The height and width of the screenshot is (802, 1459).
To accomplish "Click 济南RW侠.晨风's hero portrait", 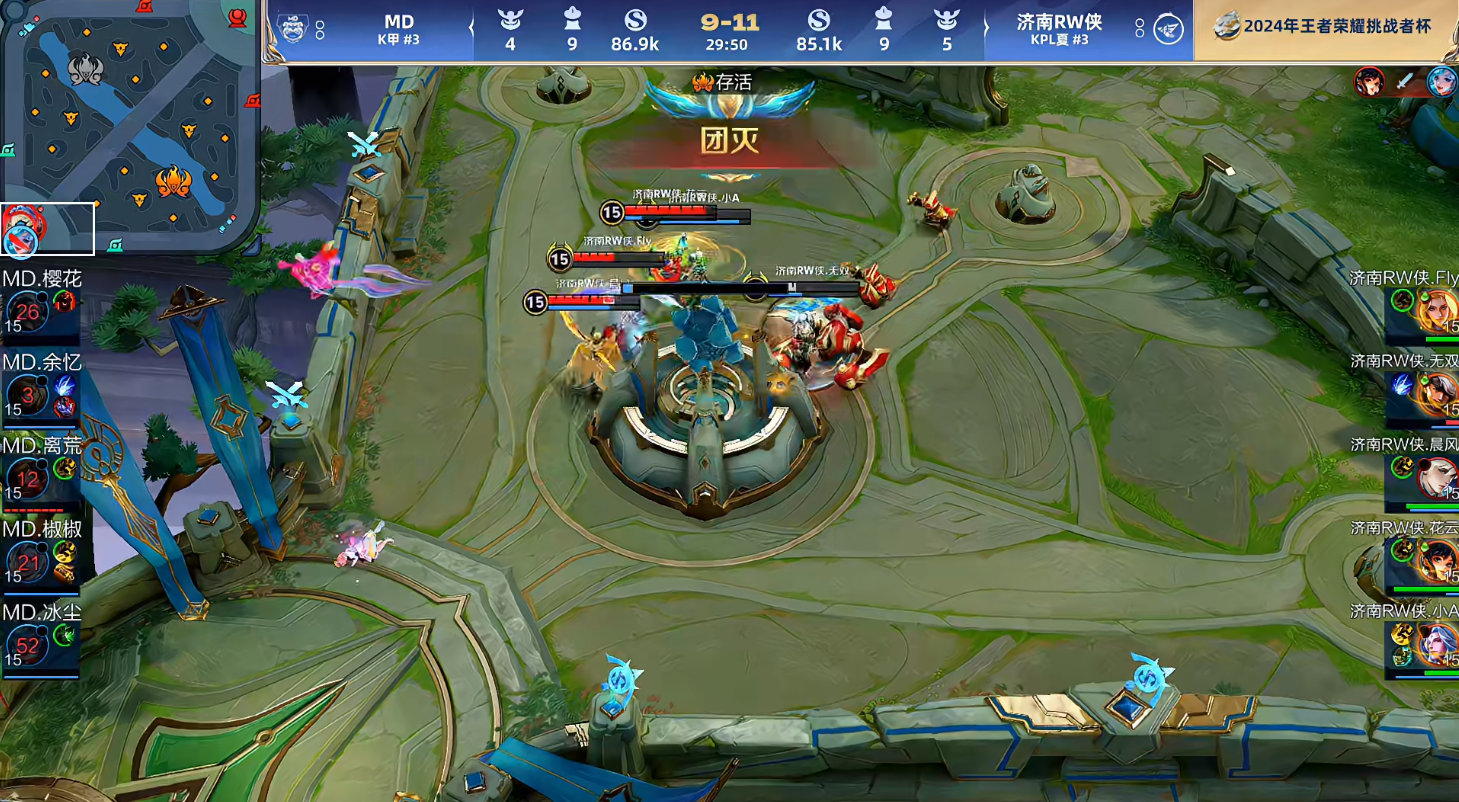I will [1438, 478].
